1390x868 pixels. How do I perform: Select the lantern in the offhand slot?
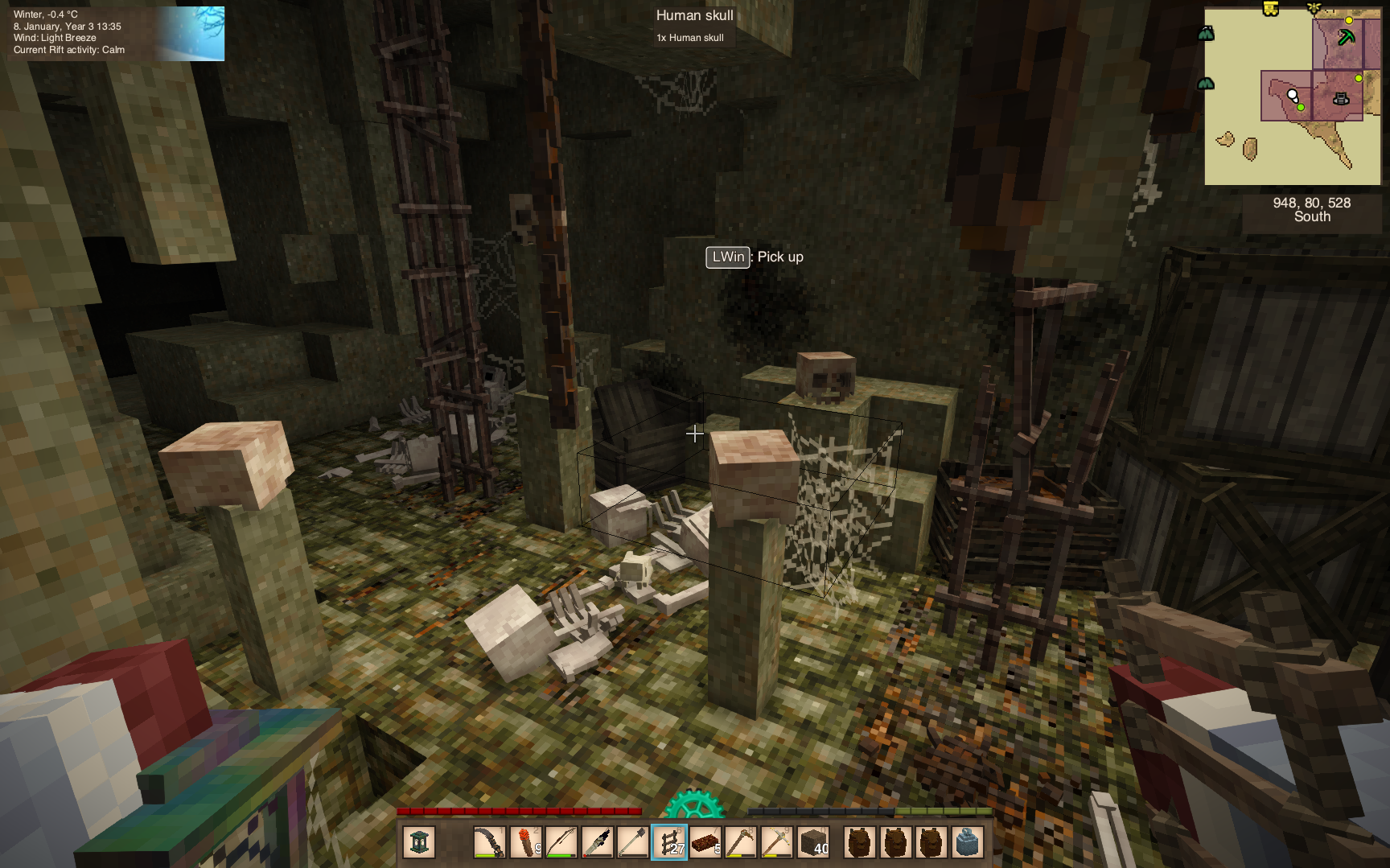419,842
